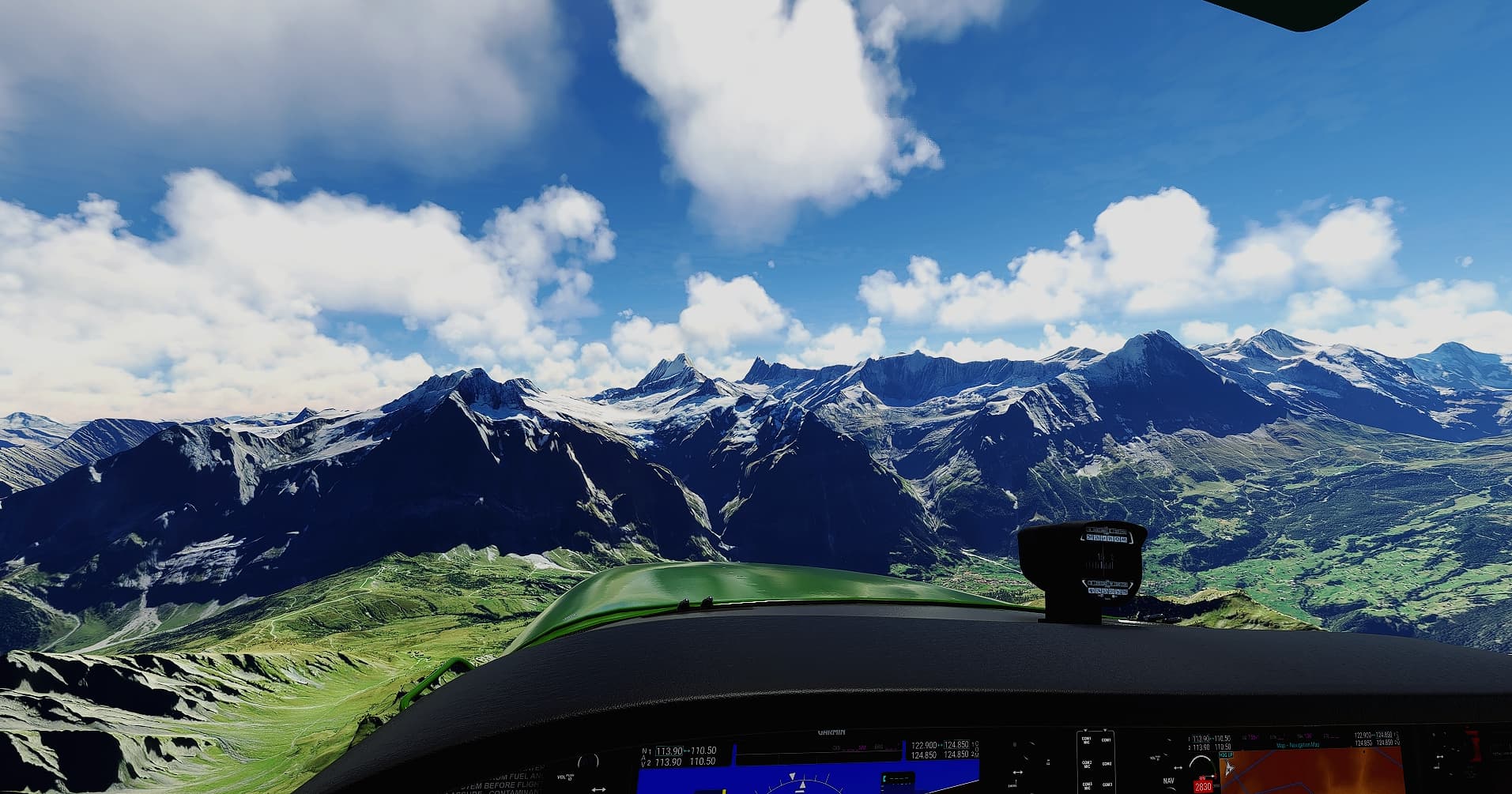1512x794 pixels.
Task: Open the Navigation Map page on the MFD
Action: click(x=1297, y=744)
